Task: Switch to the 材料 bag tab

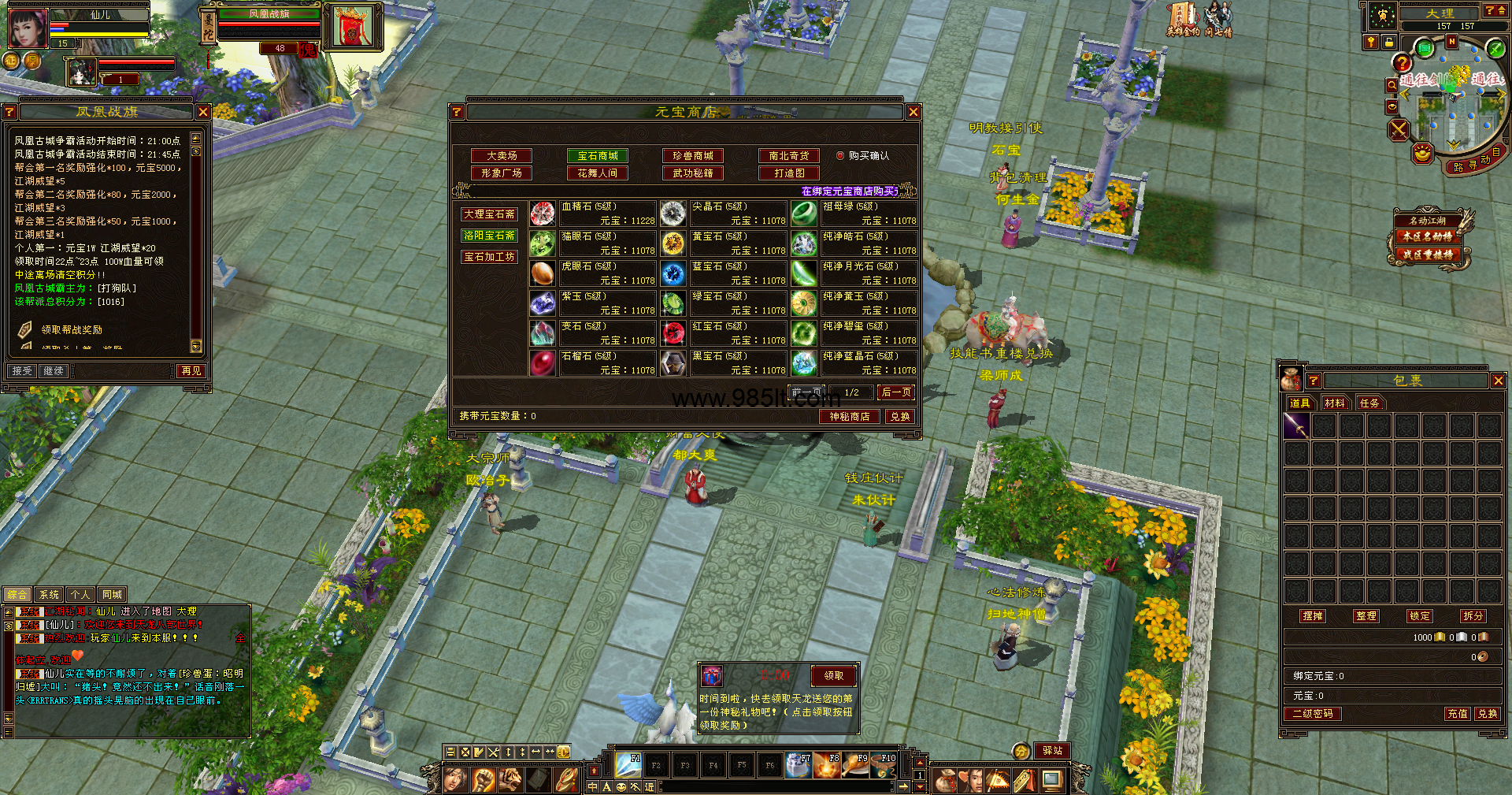Action: pyautogui.click(x=1334, y=403)
